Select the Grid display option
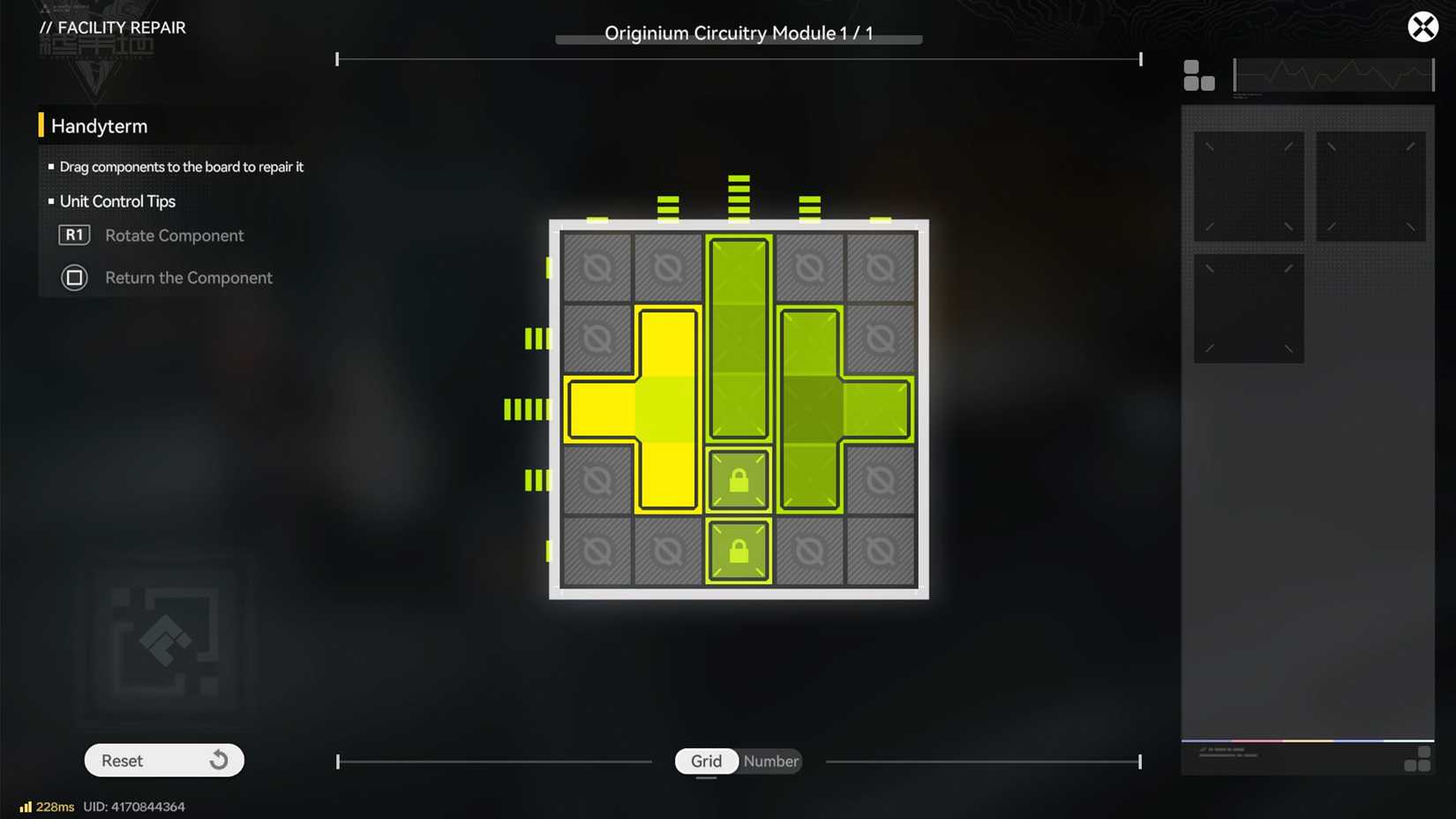The image size is (1456, 819). (x=706, y=761)
